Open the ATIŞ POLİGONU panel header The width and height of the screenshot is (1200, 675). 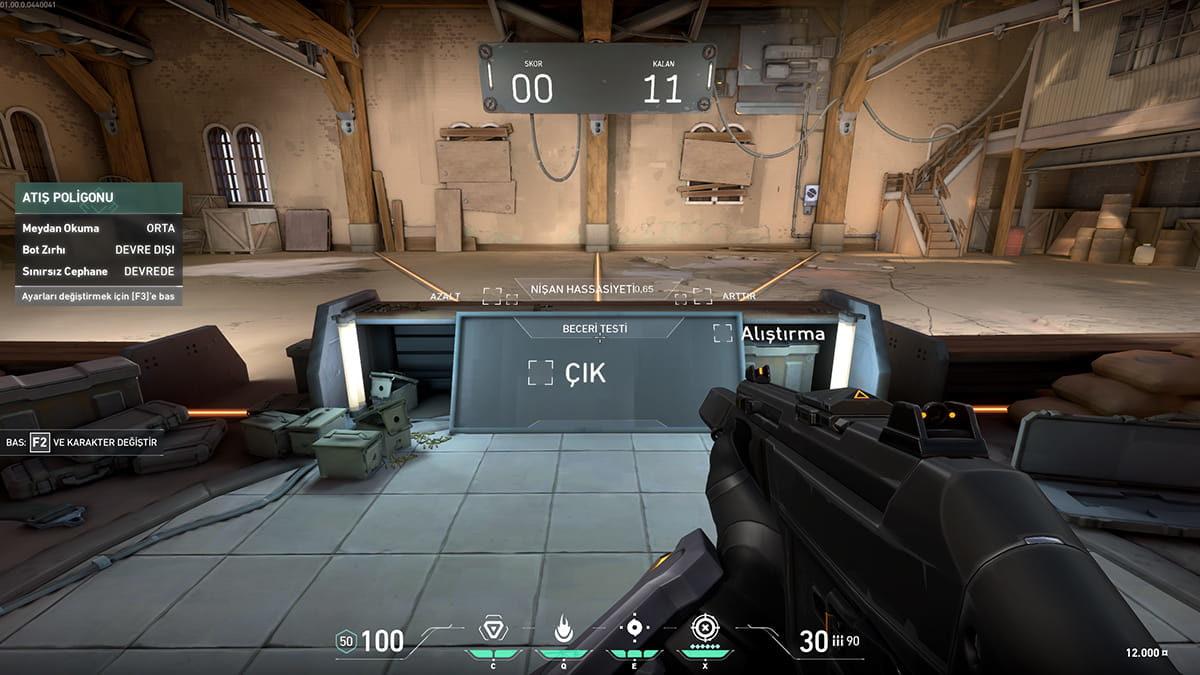[98, 198]
